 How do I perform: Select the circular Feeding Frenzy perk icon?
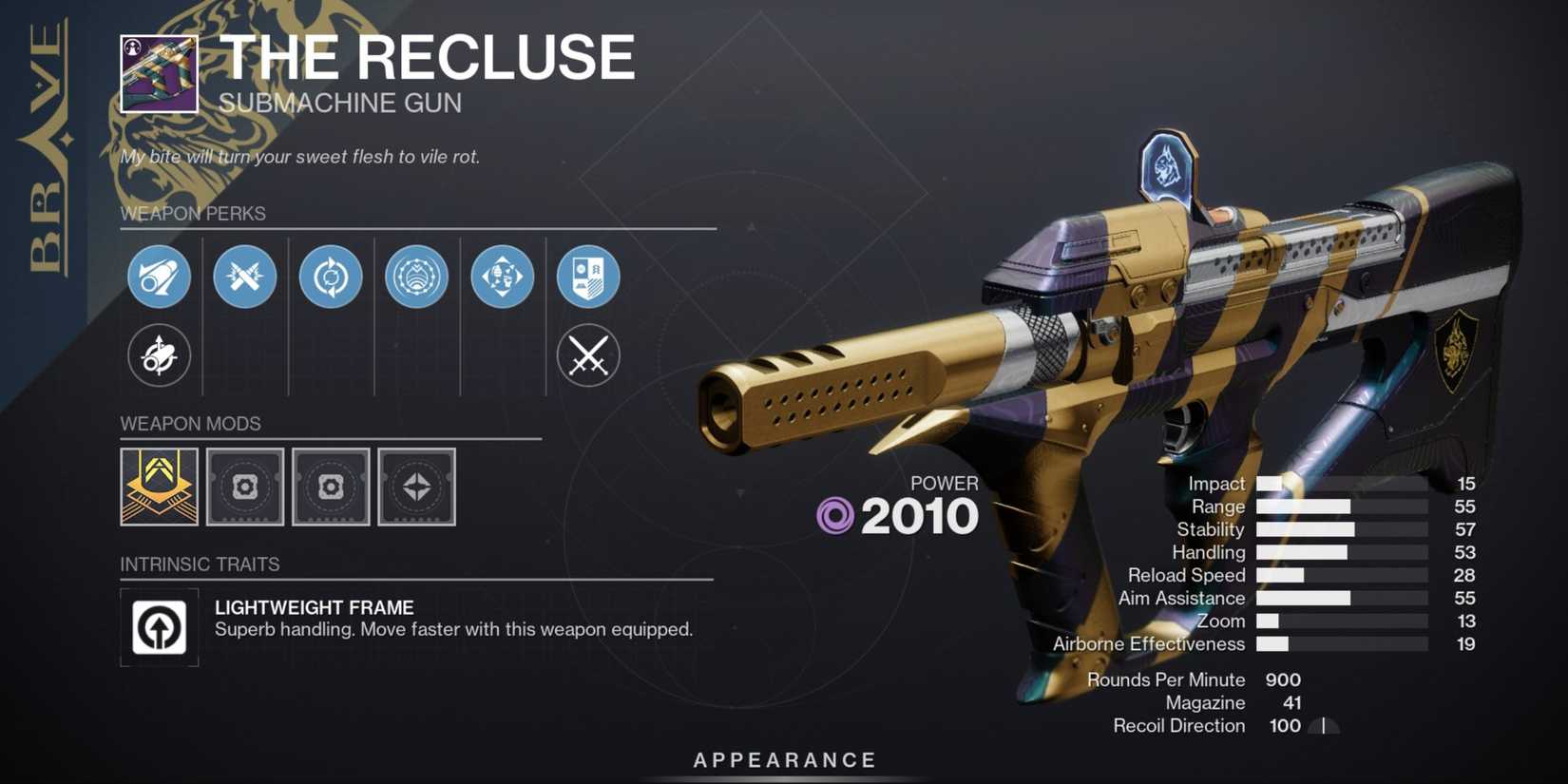pyautogui.click(x=331, y=277)
